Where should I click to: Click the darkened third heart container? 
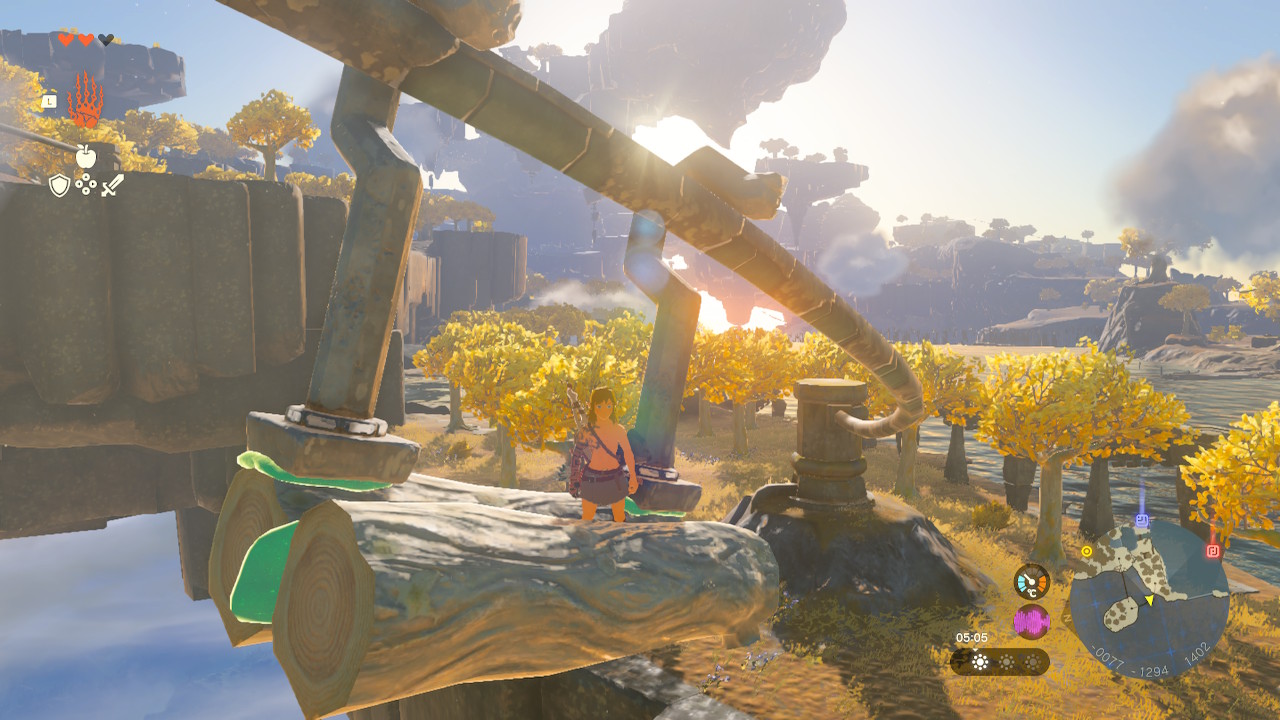(105, 40)
